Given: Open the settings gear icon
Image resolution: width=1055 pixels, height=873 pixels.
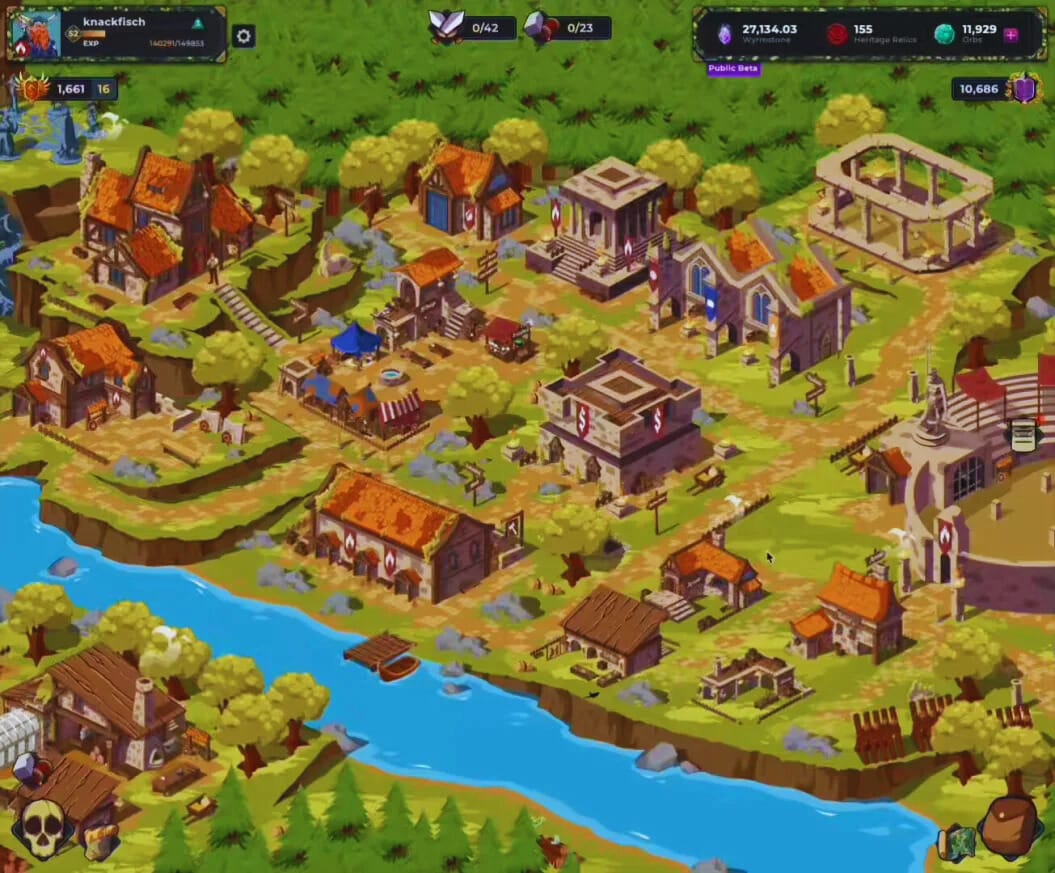Looking at the screenshot, I should [243, 36].
